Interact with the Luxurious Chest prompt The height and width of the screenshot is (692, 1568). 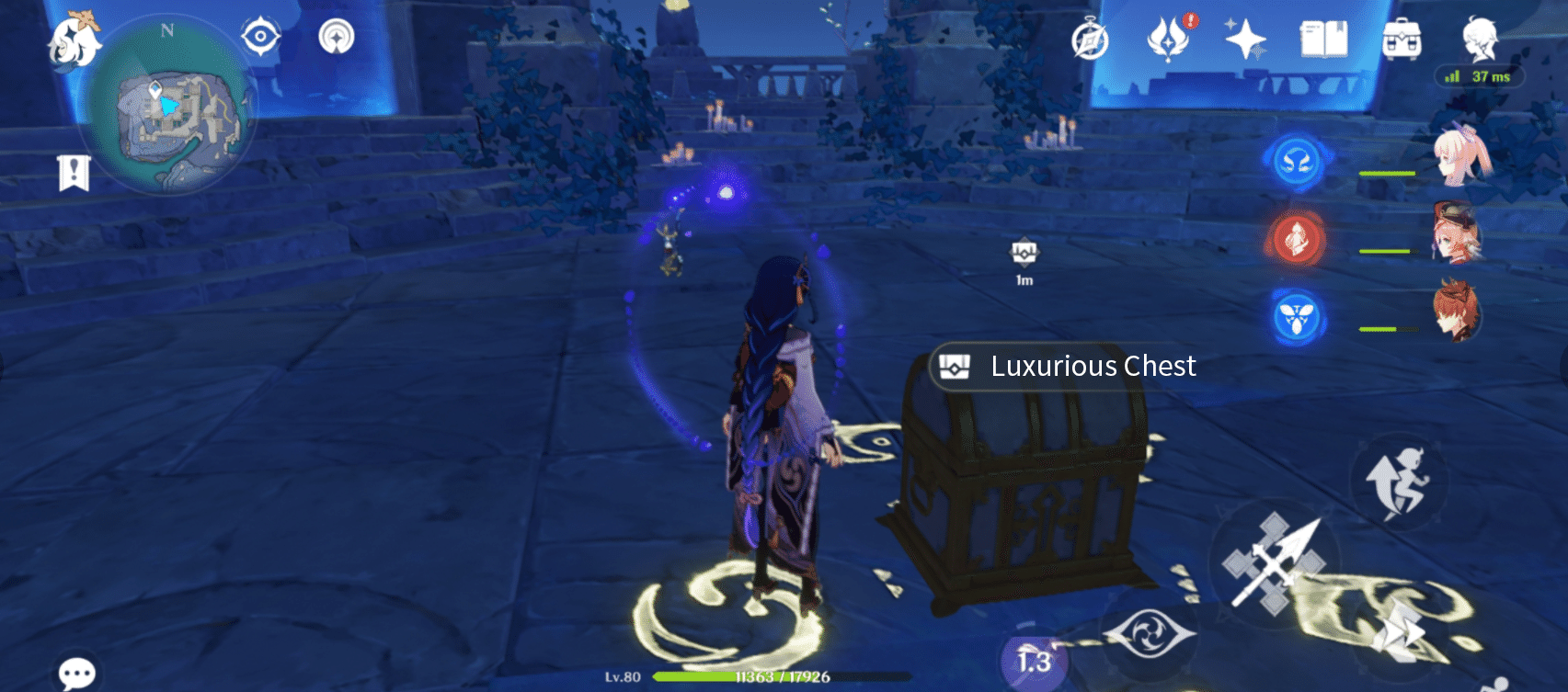(1067, 366)
